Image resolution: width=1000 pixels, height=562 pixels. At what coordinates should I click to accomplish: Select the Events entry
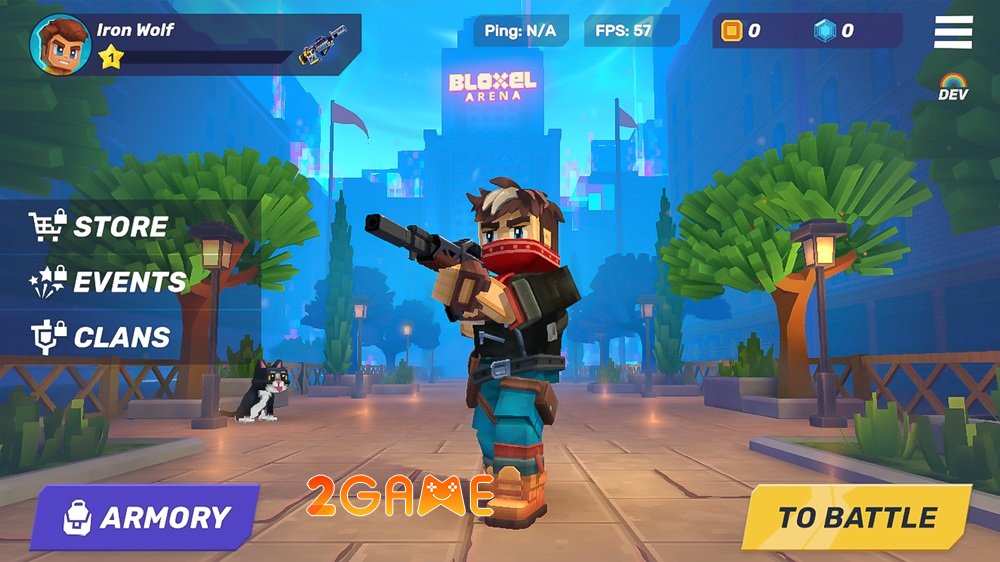click(x=110, y=281)
